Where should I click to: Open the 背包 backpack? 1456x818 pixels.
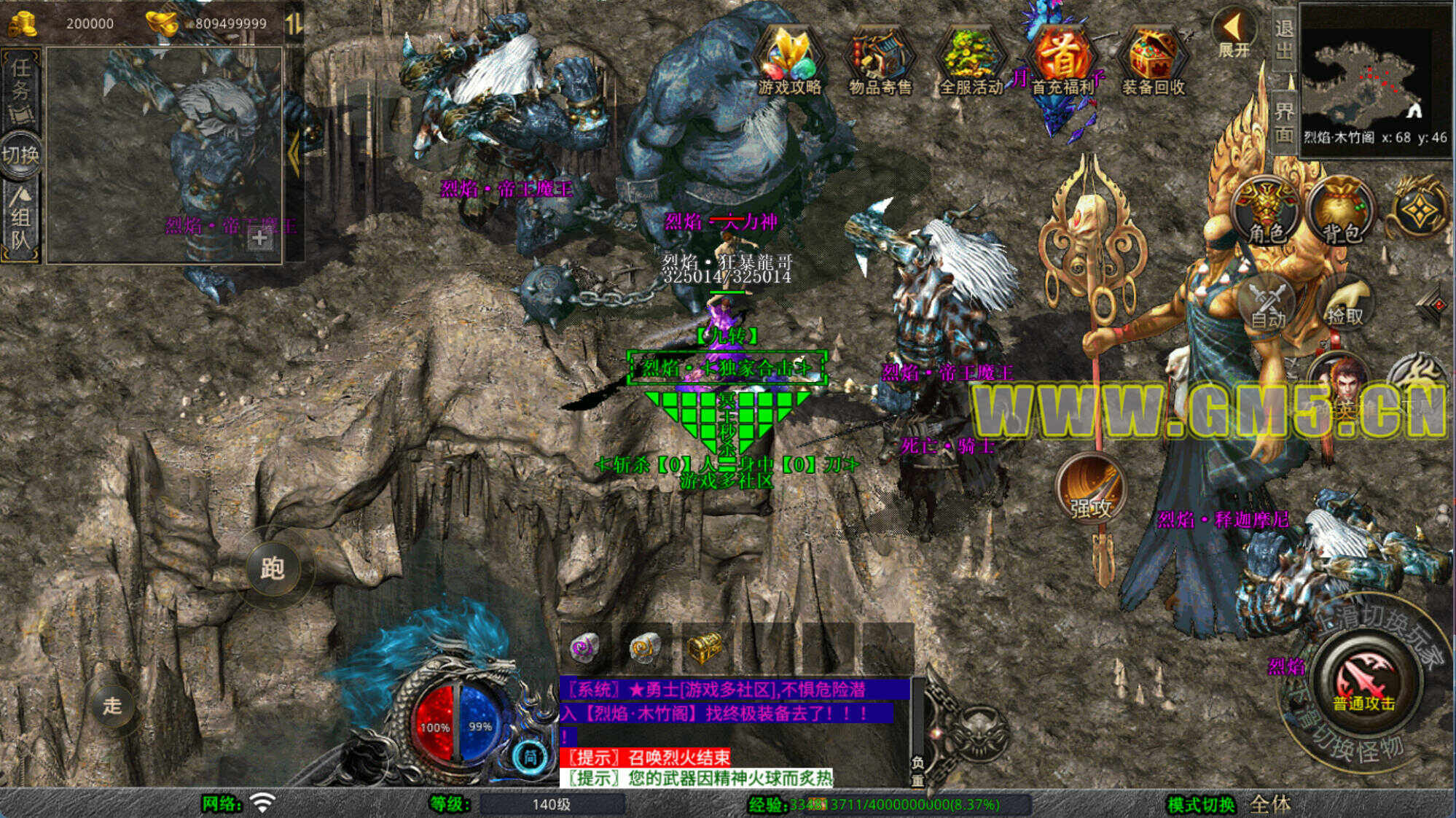coord(1342,211)
